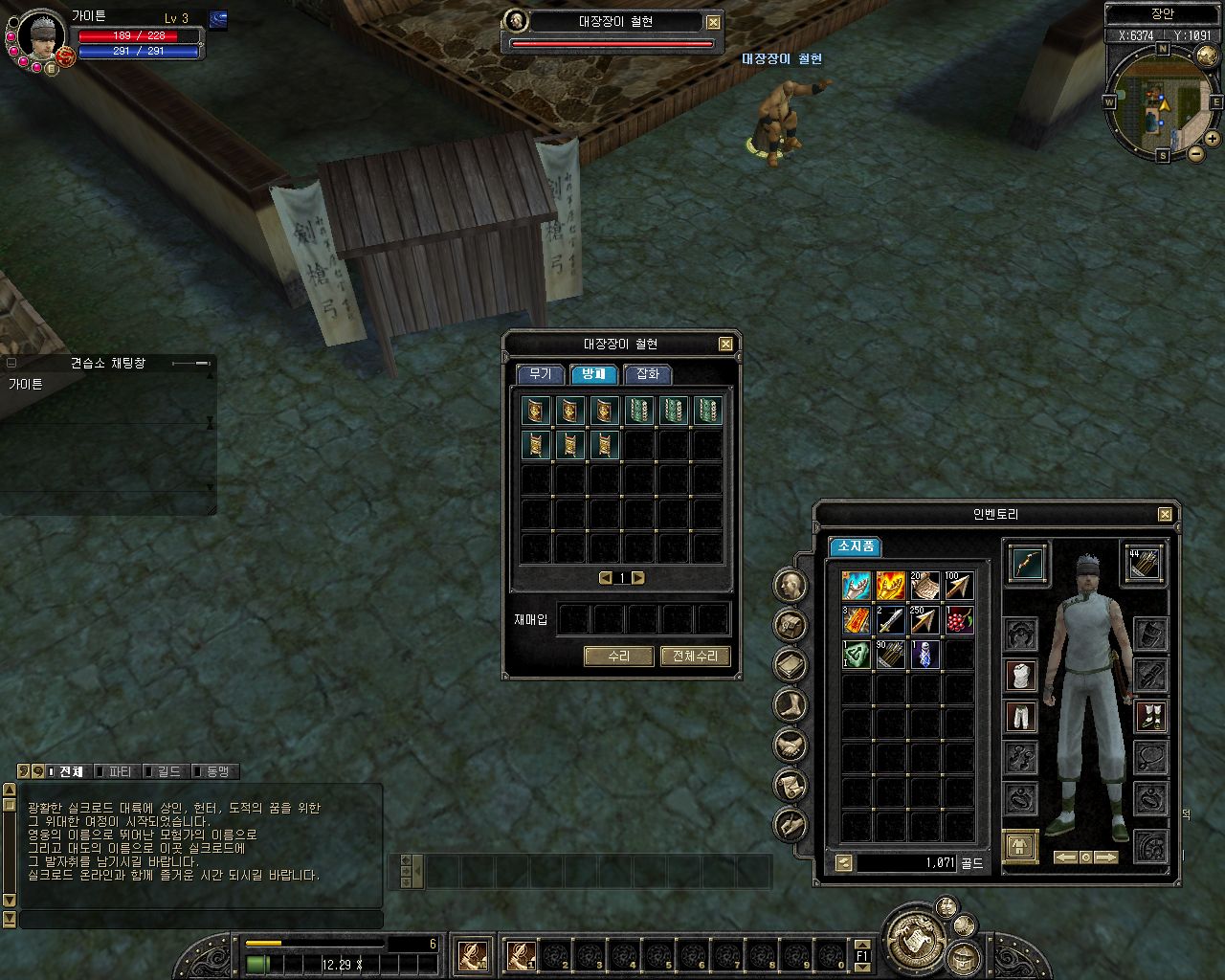
Task: Select the equipped boots slot
Action: (1150, 715)
